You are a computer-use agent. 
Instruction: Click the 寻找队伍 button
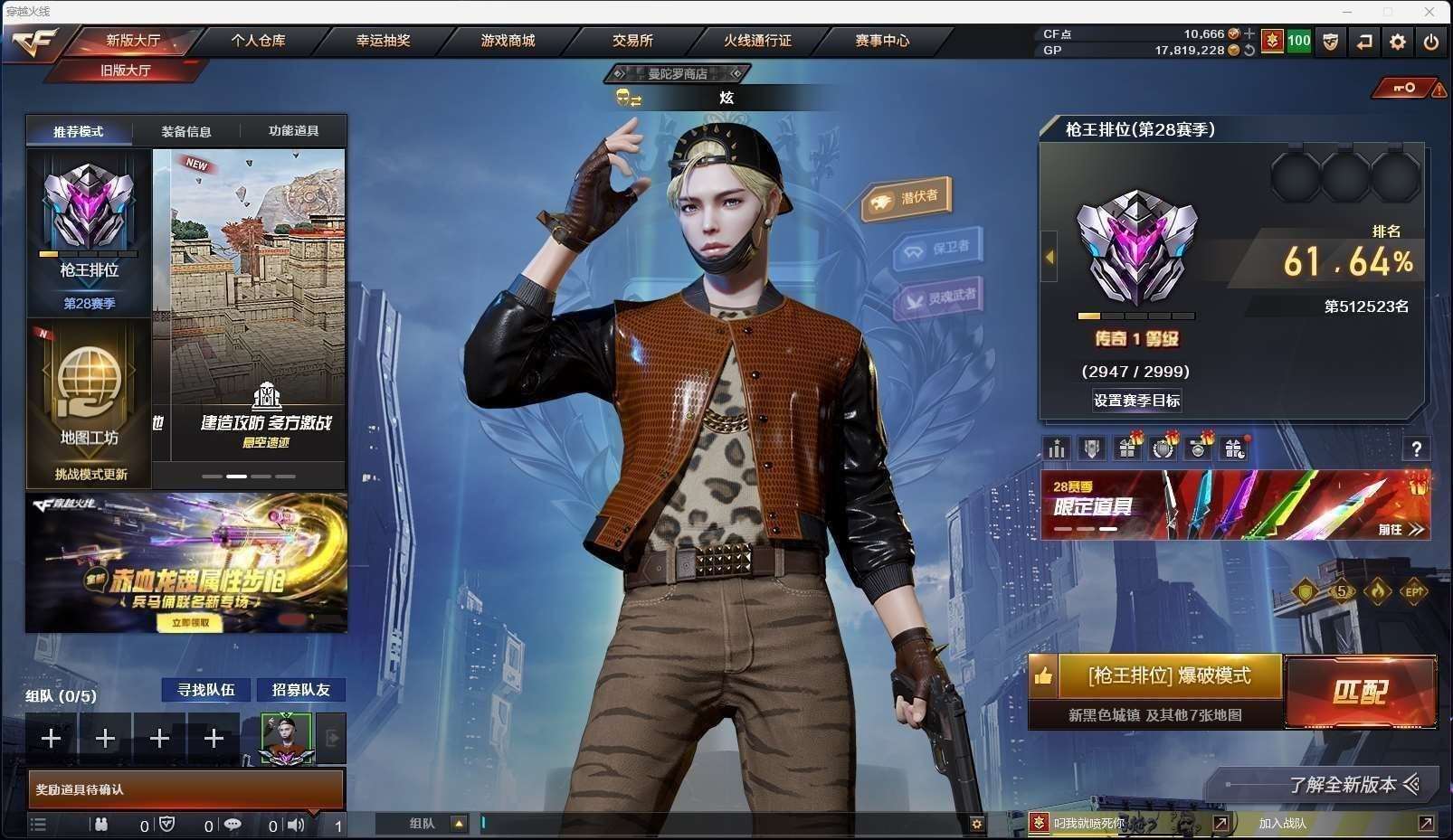pyautogui.click(x=206, y=690)
